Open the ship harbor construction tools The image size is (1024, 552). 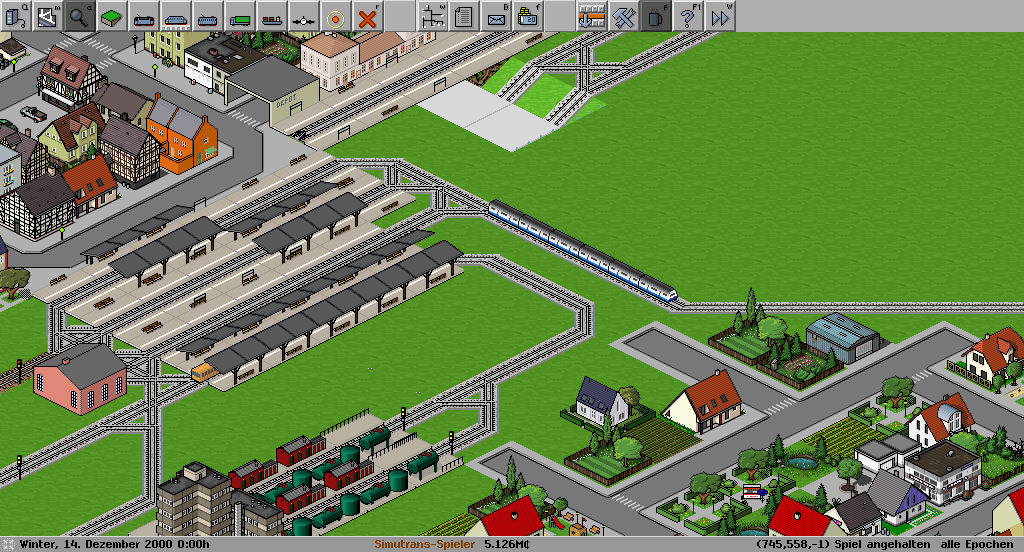[x=271, y=15]
